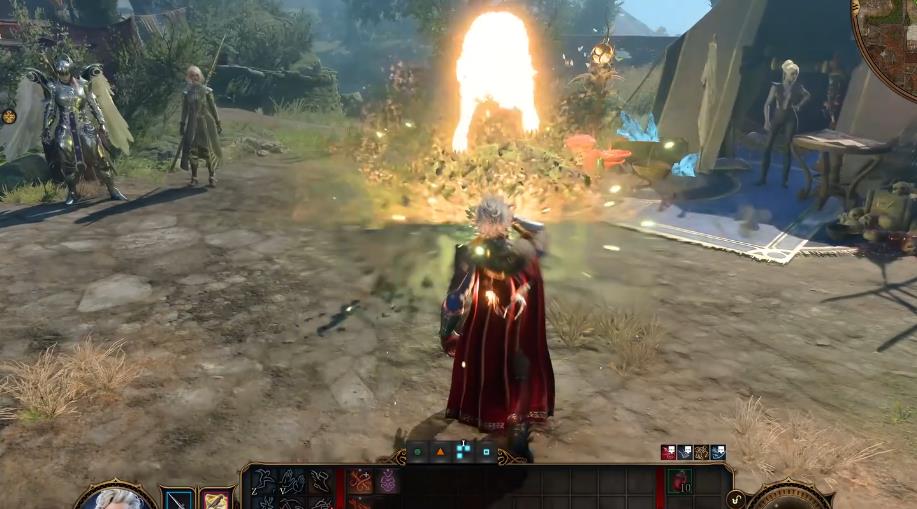Viewport: 917px width, 509px height.
Task: Use the purple item in the hotbar
Action: (x=386, y=481)
